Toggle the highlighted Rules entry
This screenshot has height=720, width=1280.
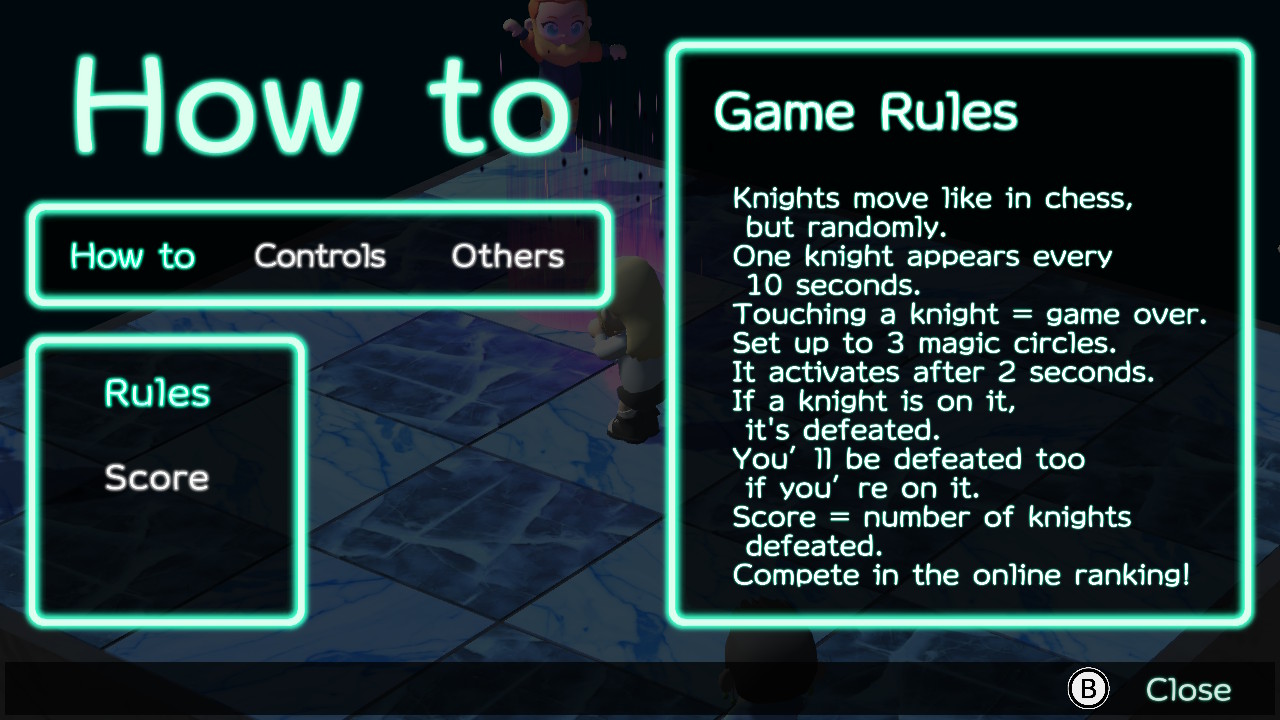coord(155,393)
